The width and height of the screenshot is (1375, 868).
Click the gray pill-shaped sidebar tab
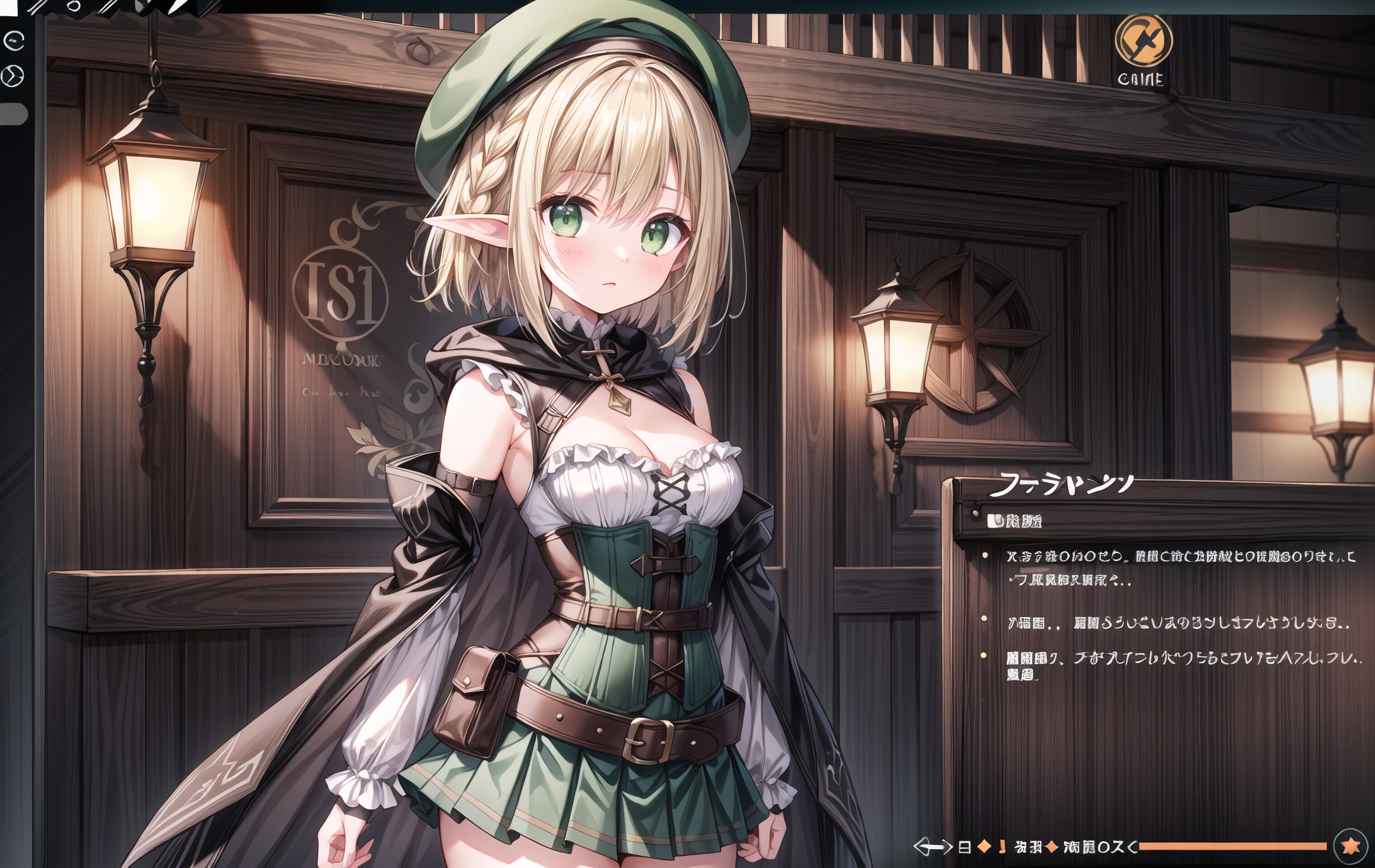[14, 113]
